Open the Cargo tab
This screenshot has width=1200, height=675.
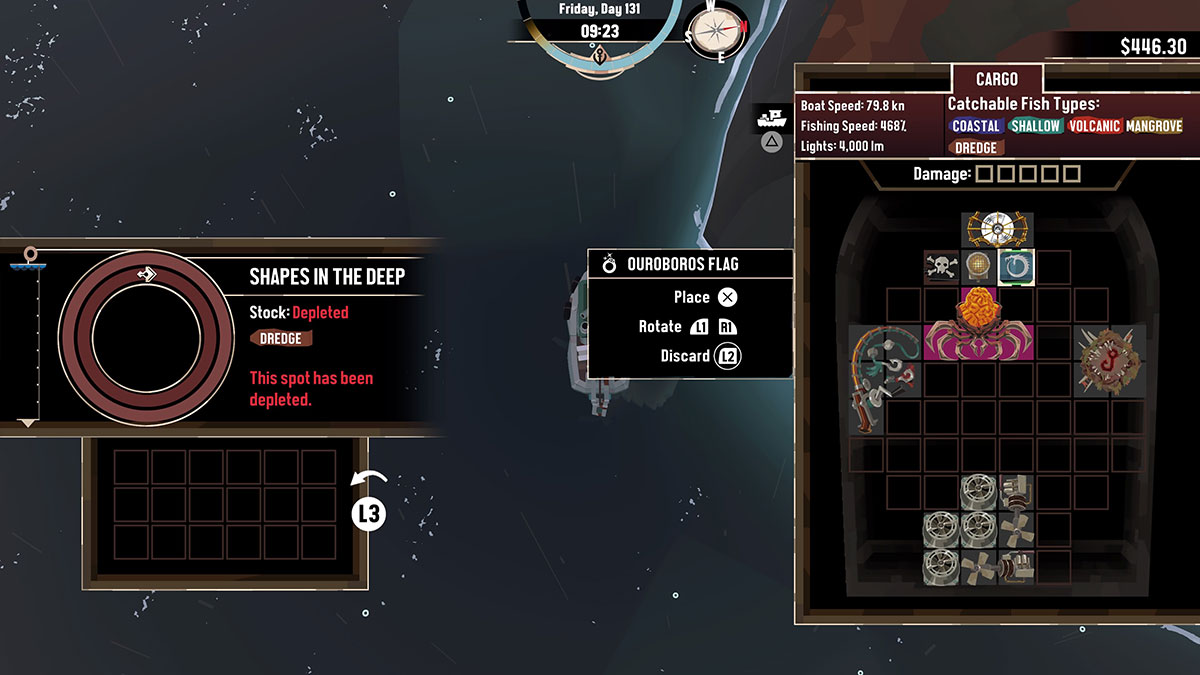[x=996, y=80]
